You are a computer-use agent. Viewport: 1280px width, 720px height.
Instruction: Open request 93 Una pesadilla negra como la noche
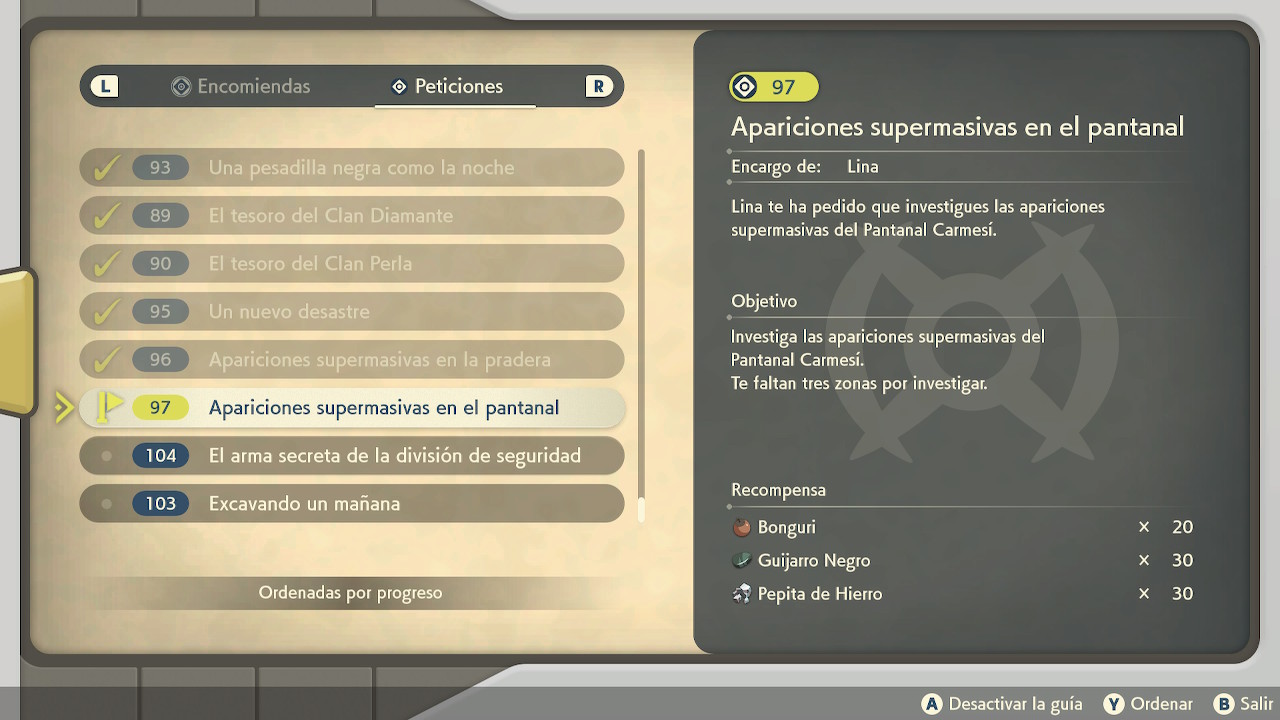pyautogui.click(x=352, y=168)
